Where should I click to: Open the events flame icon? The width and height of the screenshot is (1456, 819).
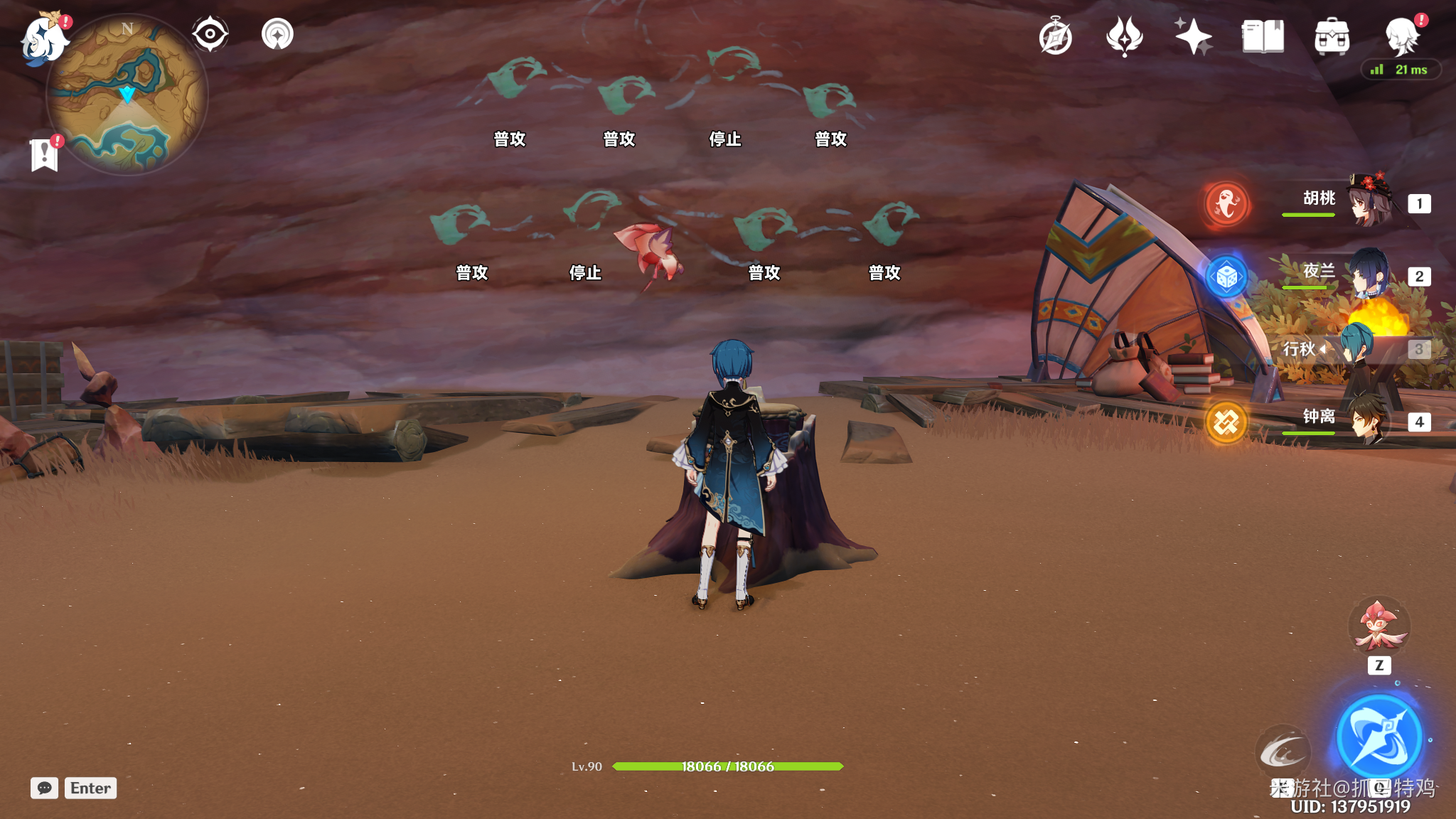[x=1124, y=37]
